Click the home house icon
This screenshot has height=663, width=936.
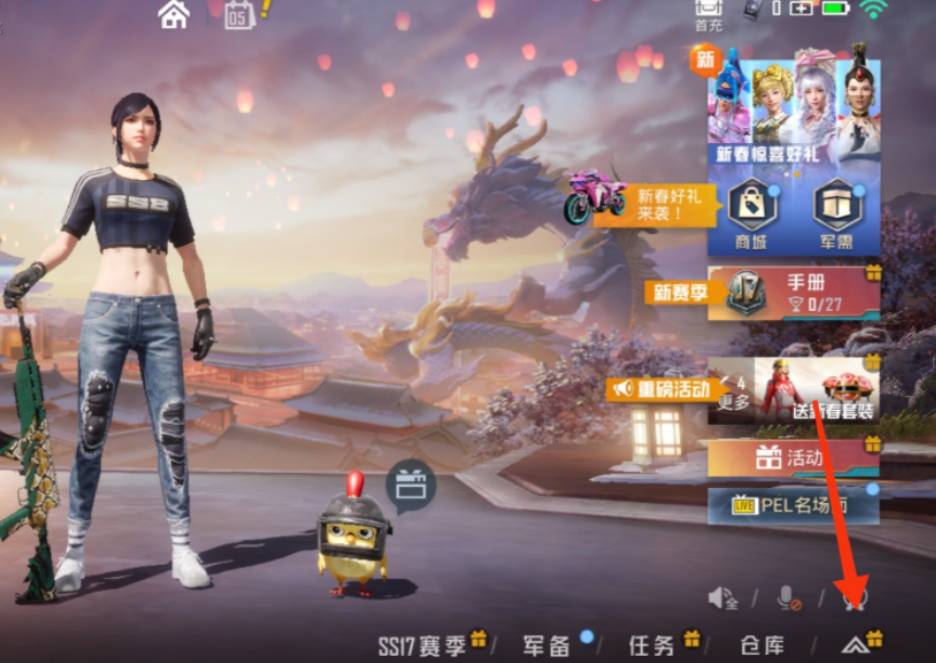(x=174, y=15)
